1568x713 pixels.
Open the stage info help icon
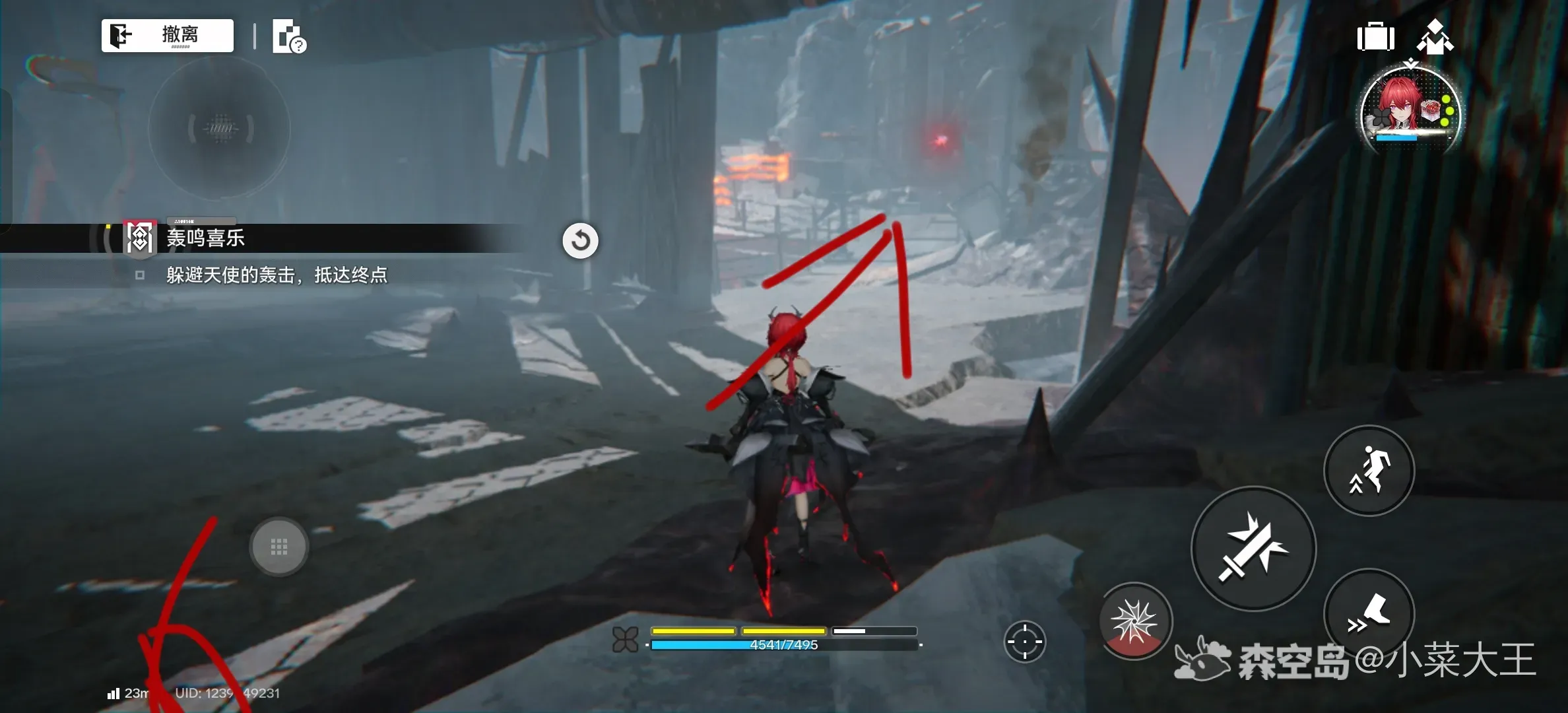289,37
